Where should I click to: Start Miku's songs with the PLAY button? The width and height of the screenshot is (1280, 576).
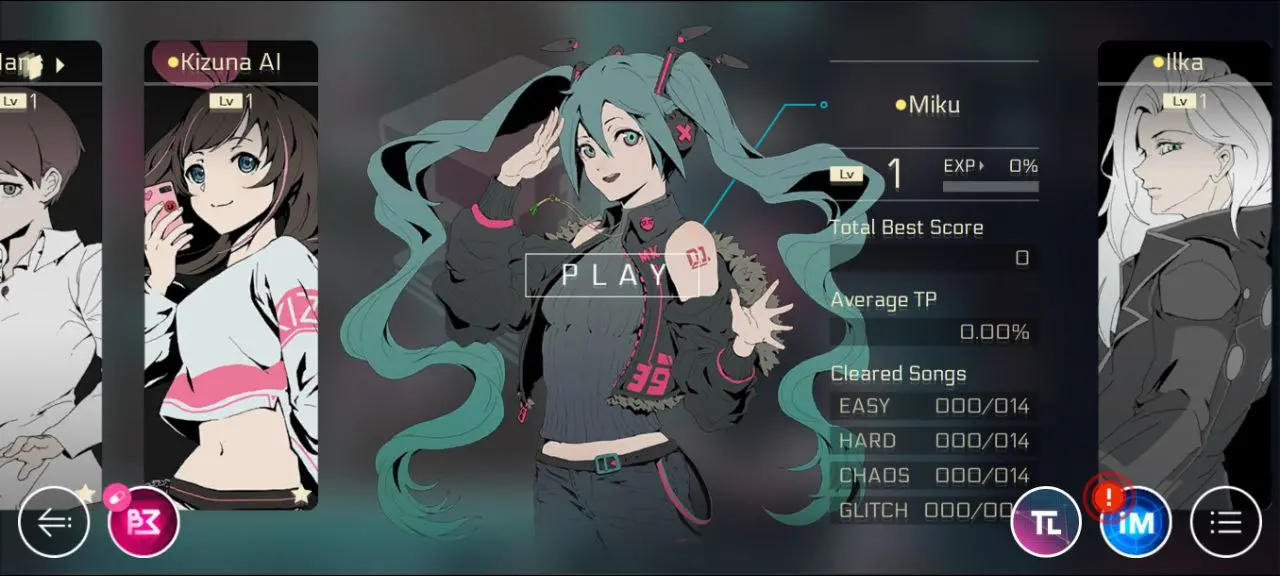(612, 275)
